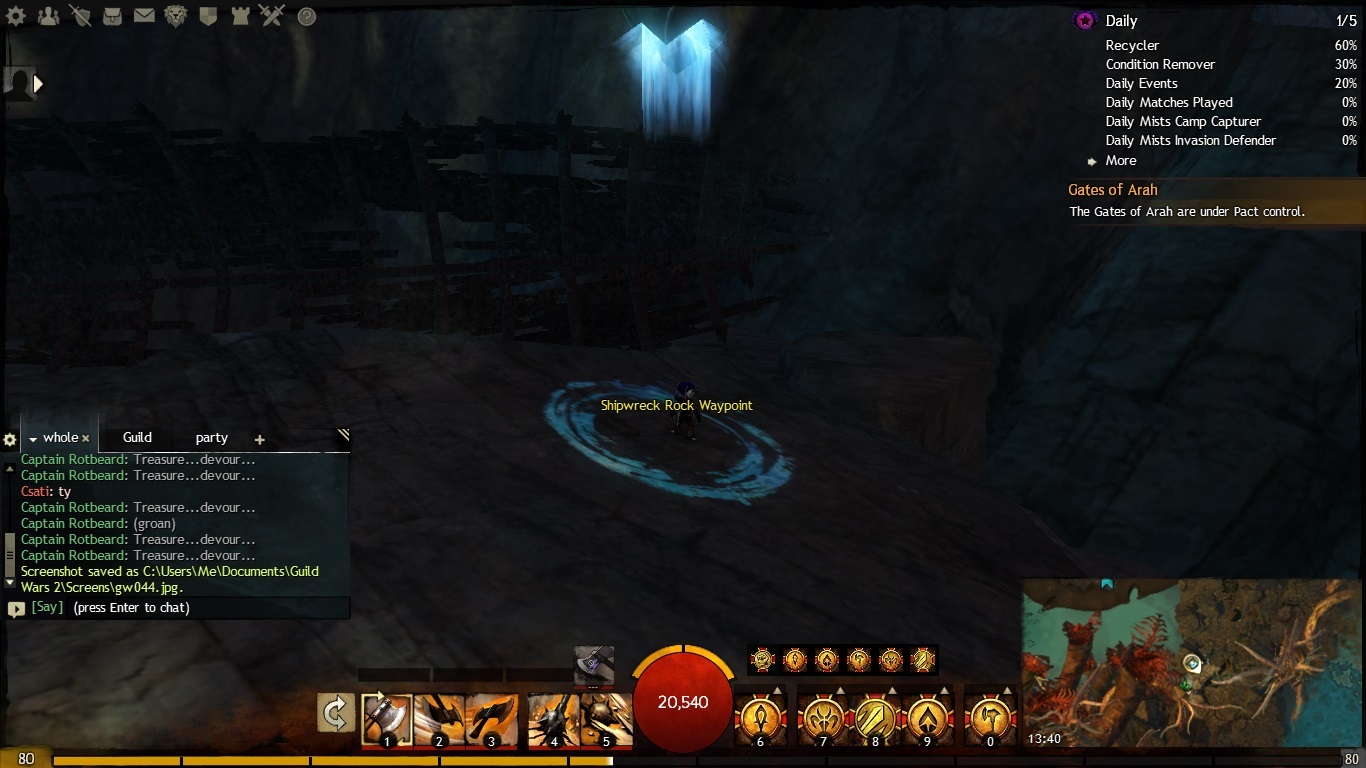Open the mail envelope icon
Screen dimensions: 1366x768
pyautogui.click(x=144, y=16)
